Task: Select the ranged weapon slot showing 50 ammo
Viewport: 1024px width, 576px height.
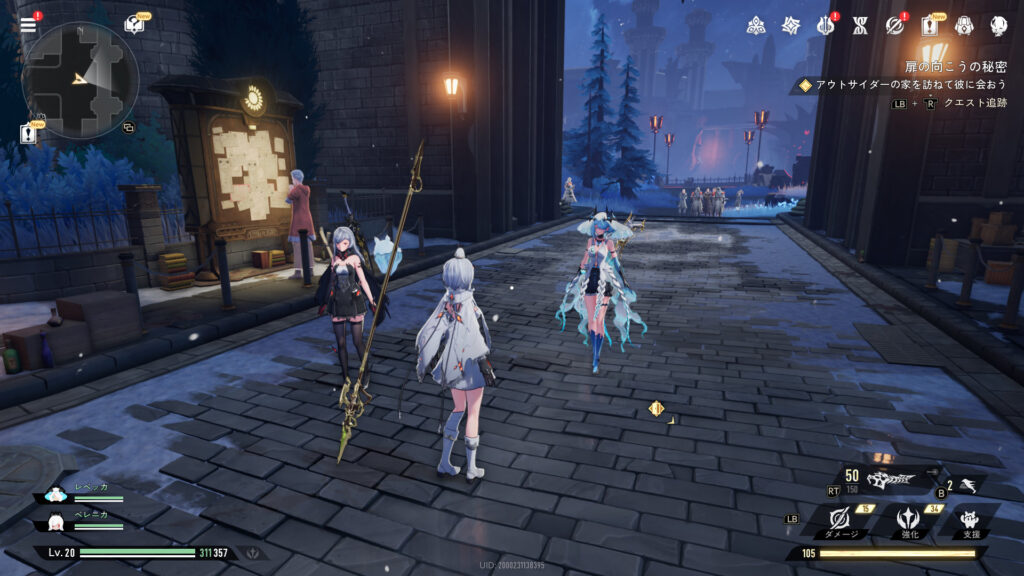Action: tap(888, 480)
